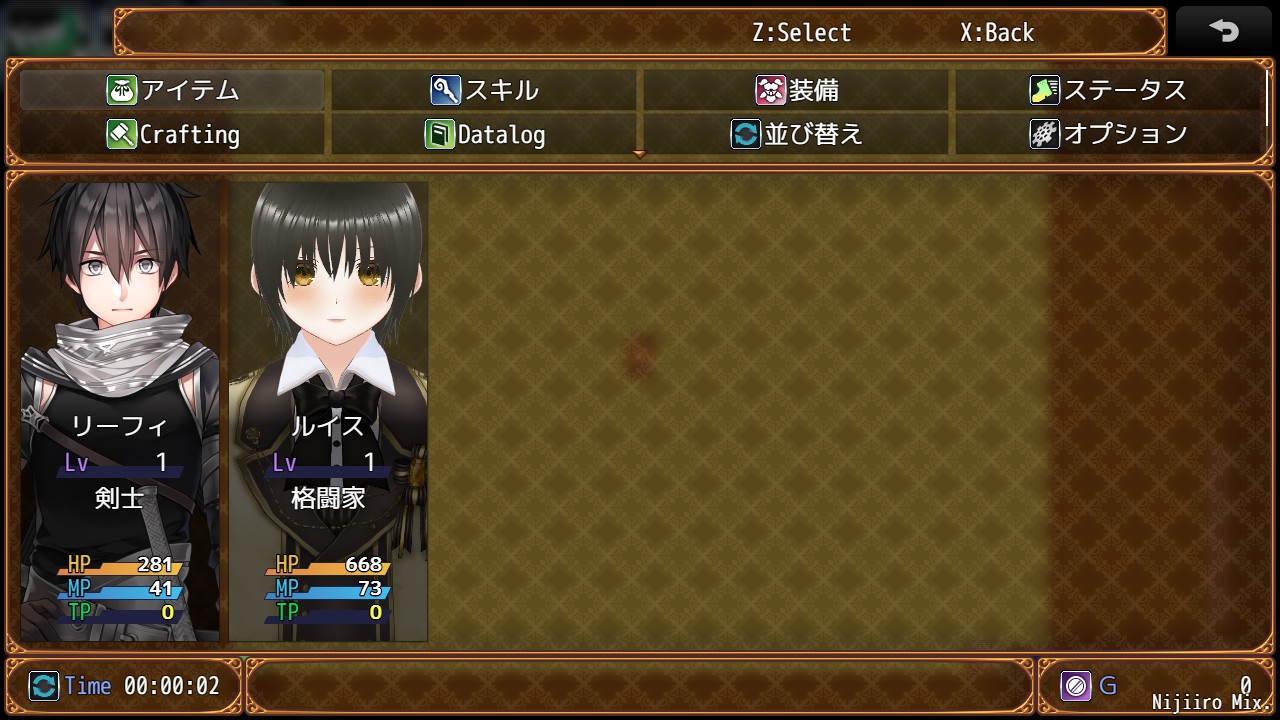Open the 装備 (Equipment) menu

[797, 90]
